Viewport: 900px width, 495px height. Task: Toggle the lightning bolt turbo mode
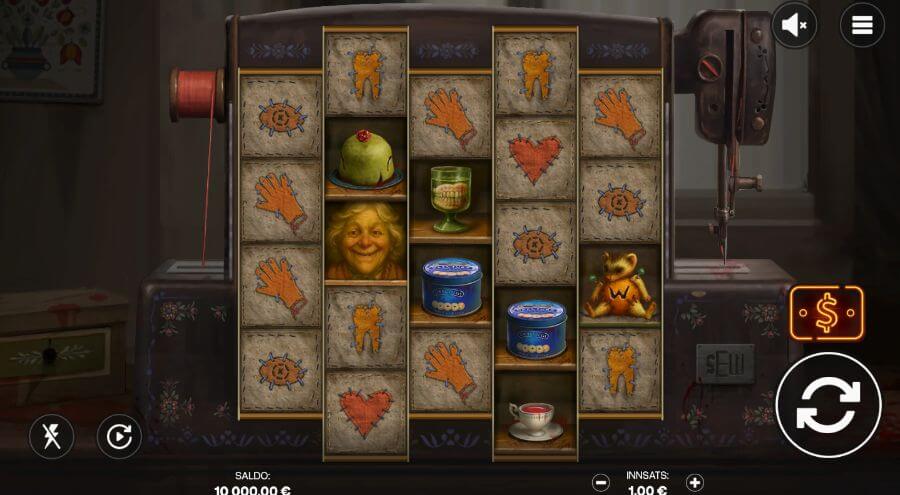coord(51,436)
